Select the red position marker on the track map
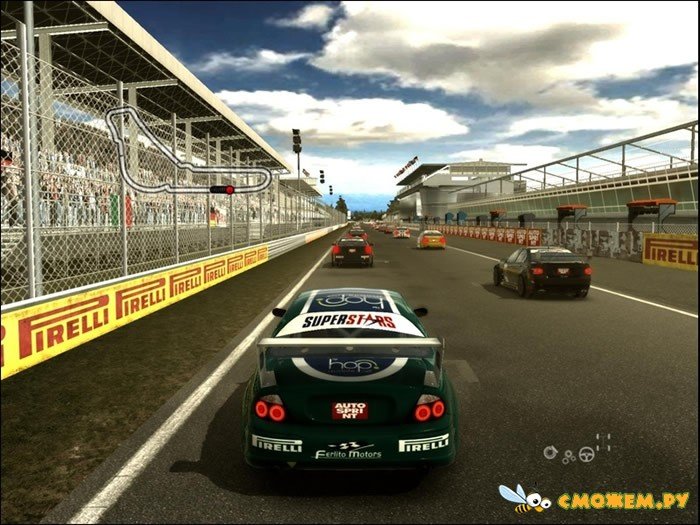This screenshot has height=525, width=700. click(229, 189)
